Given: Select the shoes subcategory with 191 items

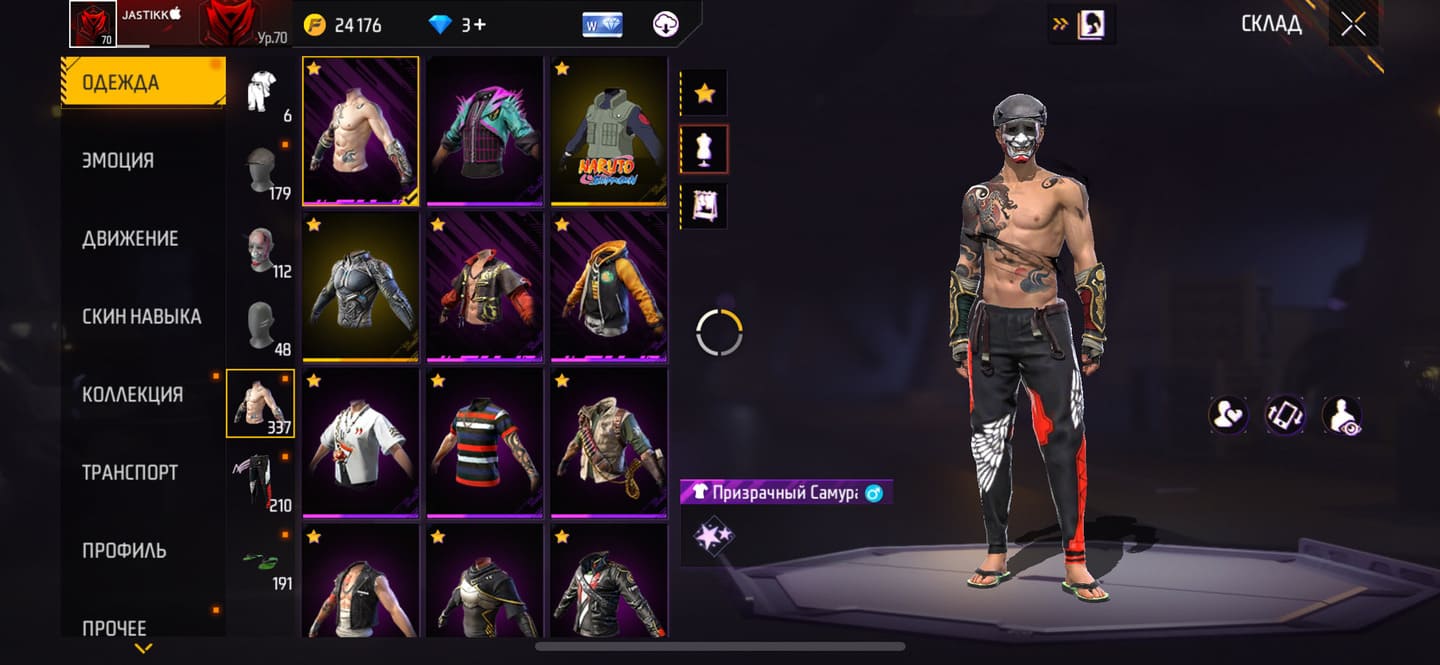Looking at the screenshot, I should click(260, 559).
